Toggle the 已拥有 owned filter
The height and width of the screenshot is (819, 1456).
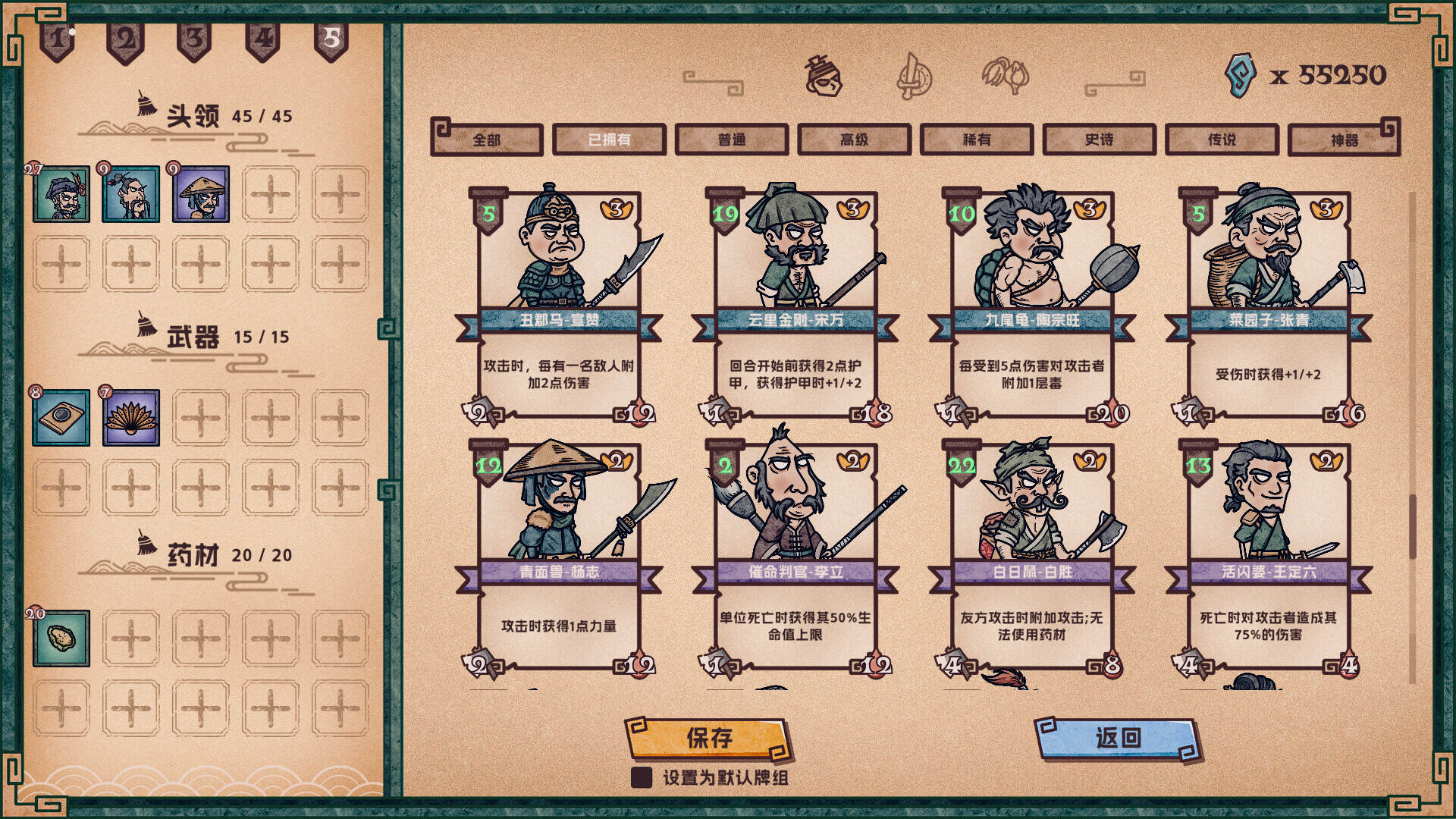click(x=610, y=140)
